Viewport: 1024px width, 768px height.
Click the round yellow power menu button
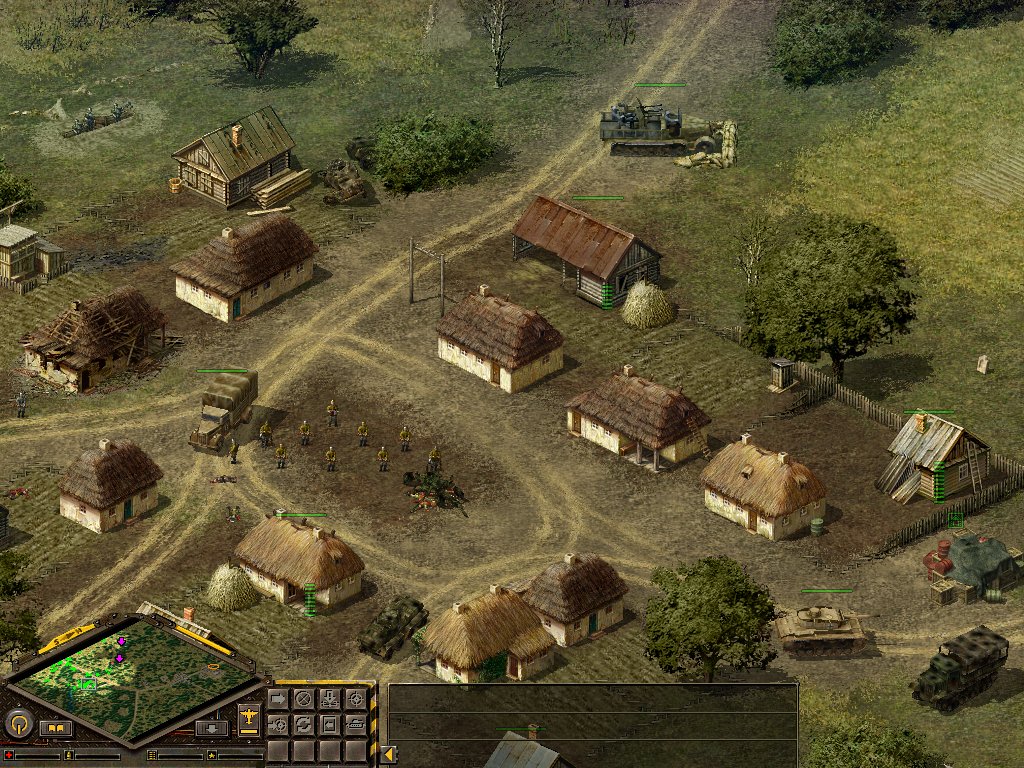coord(18,724)
